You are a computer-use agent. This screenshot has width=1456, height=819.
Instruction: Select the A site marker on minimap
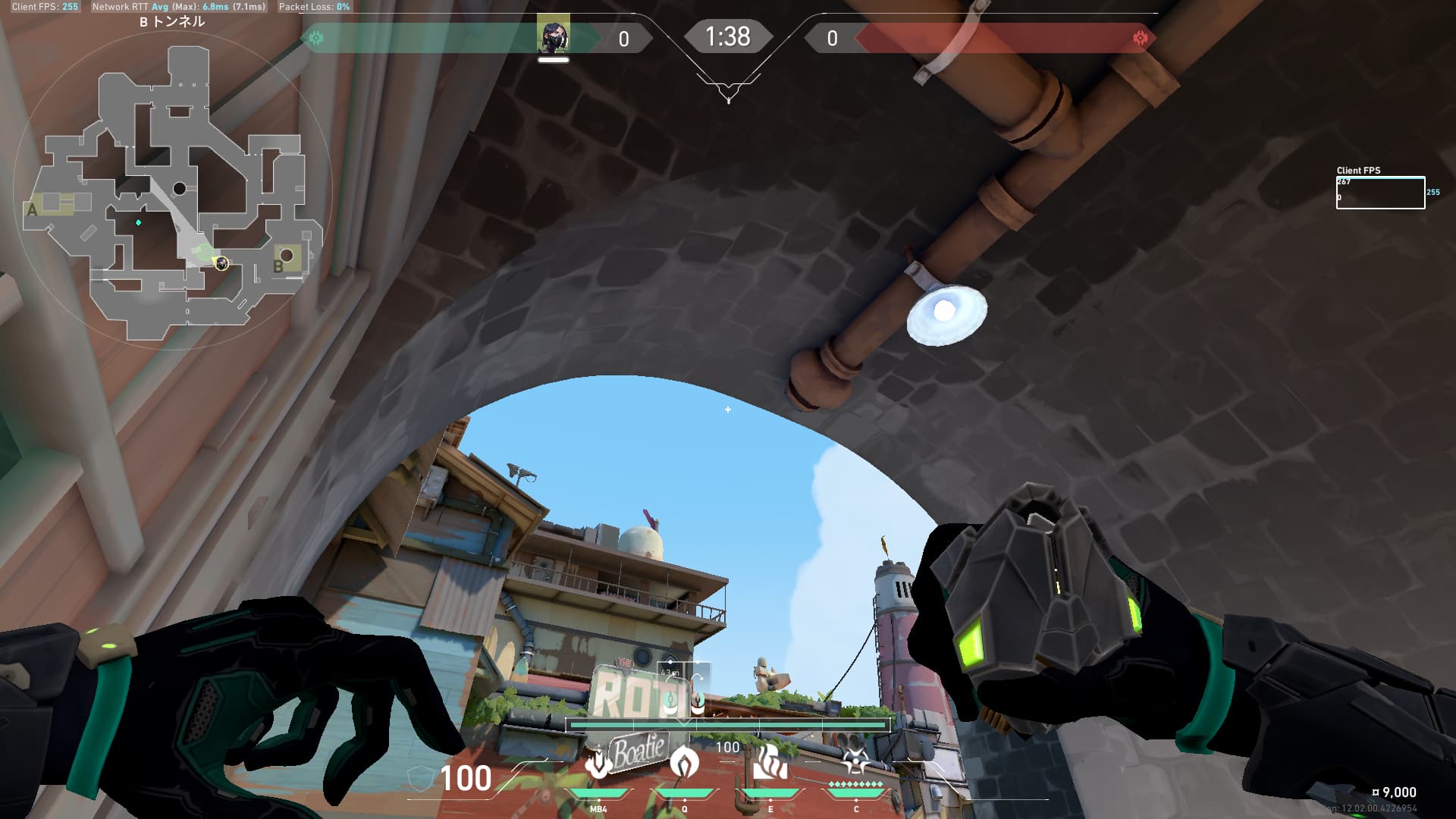click(32, 210)
